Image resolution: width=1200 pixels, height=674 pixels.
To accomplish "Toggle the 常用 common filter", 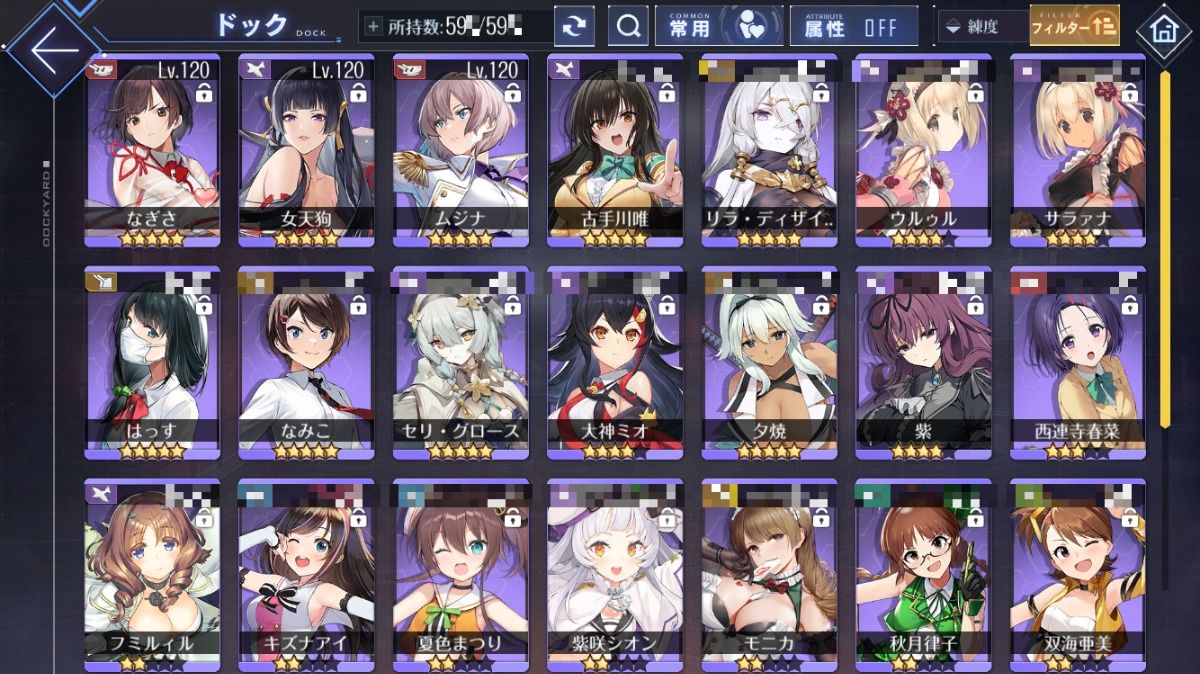I will tap(715, 27).
